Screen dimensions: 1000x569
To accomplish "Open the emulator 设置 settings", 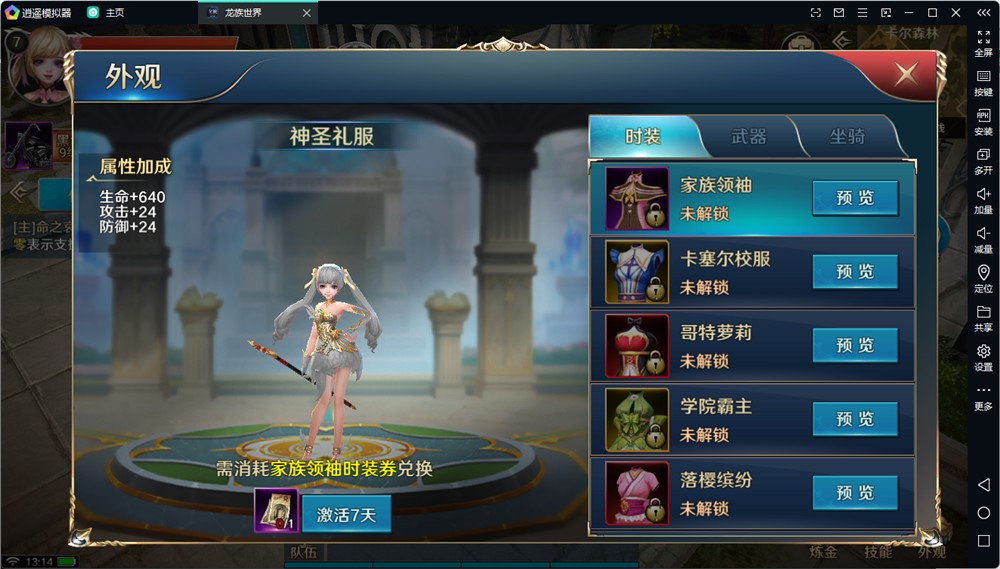I will [x=983, y=357].
